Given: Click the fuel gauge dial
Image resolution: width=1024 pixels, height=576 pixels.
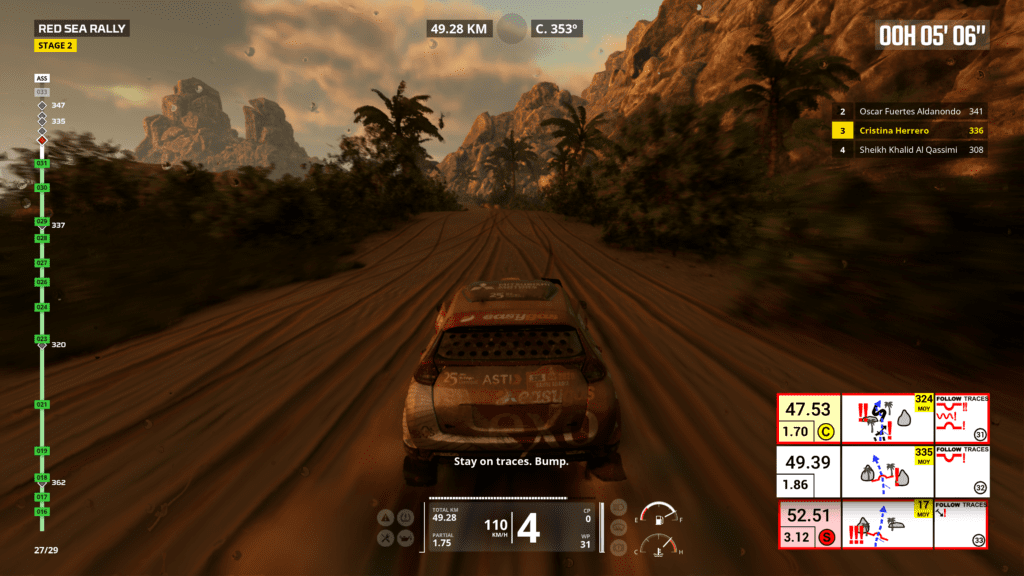Looking at the screenshot, I should pos(655,515).
